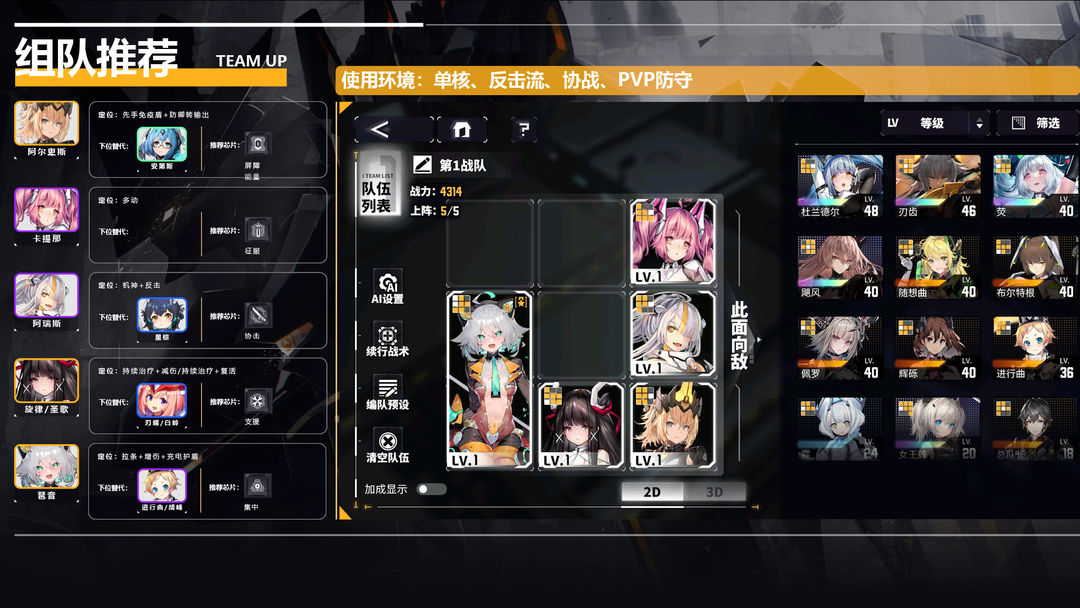
Task: Choose the 刃齿 character card
Action: 937,186
